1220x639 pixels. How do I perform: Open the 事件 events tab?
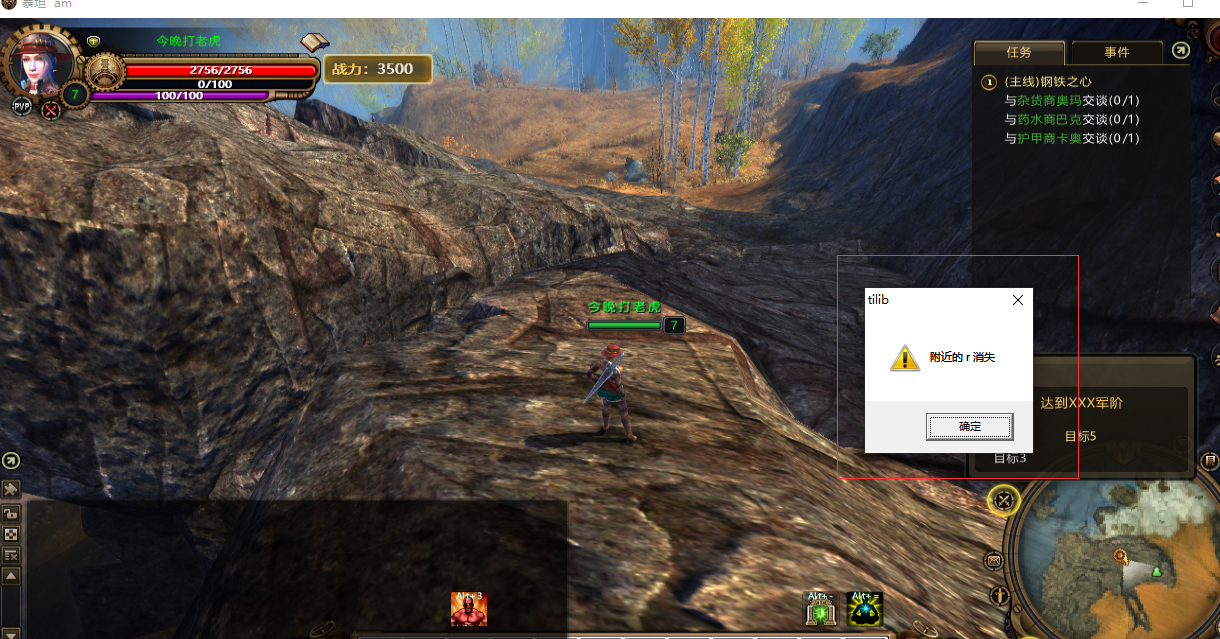click(x=1116, y=52)
